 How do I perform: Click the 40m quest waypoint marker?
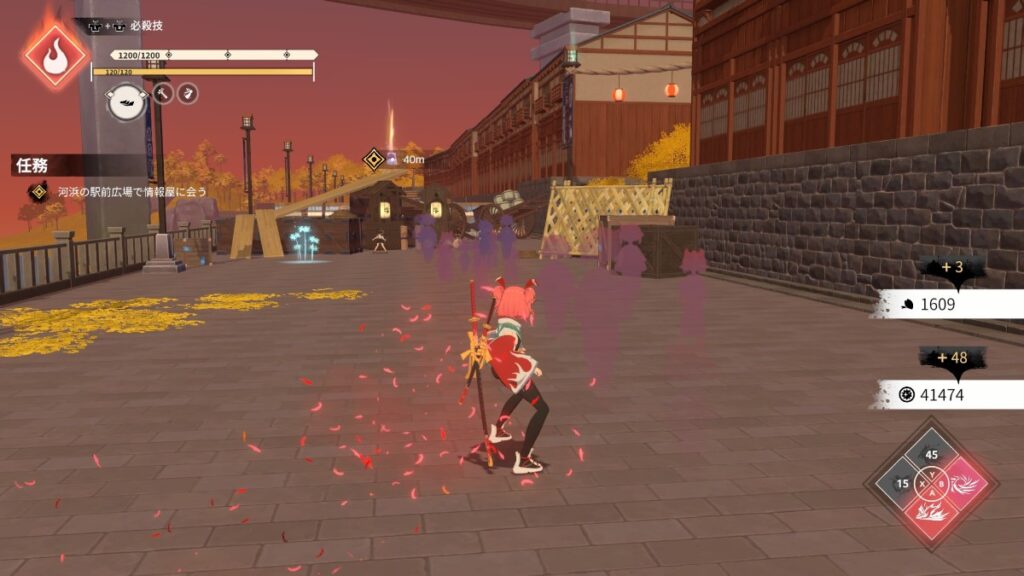375,158
